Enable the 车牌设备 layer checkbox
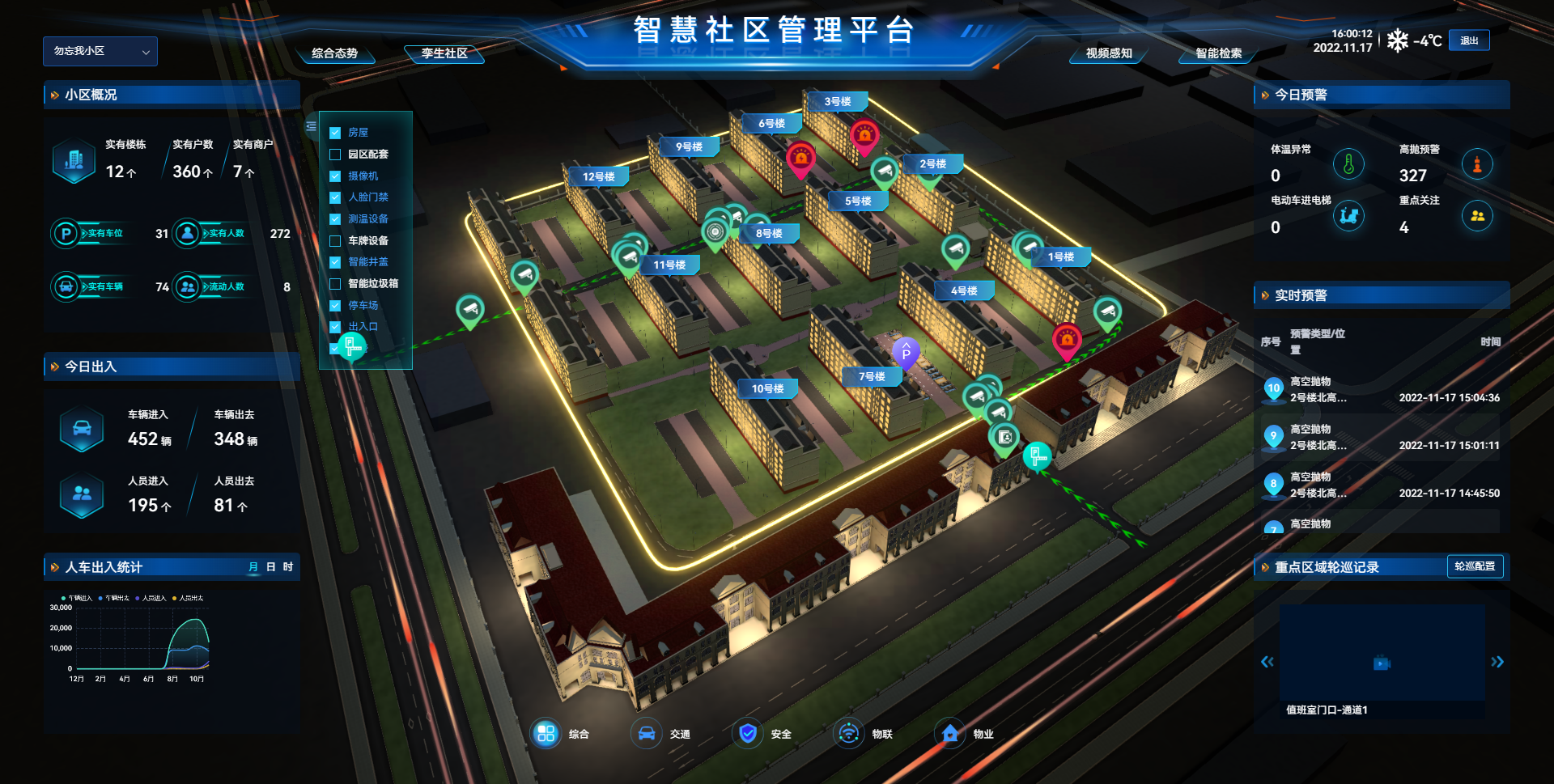 point(335,241)
